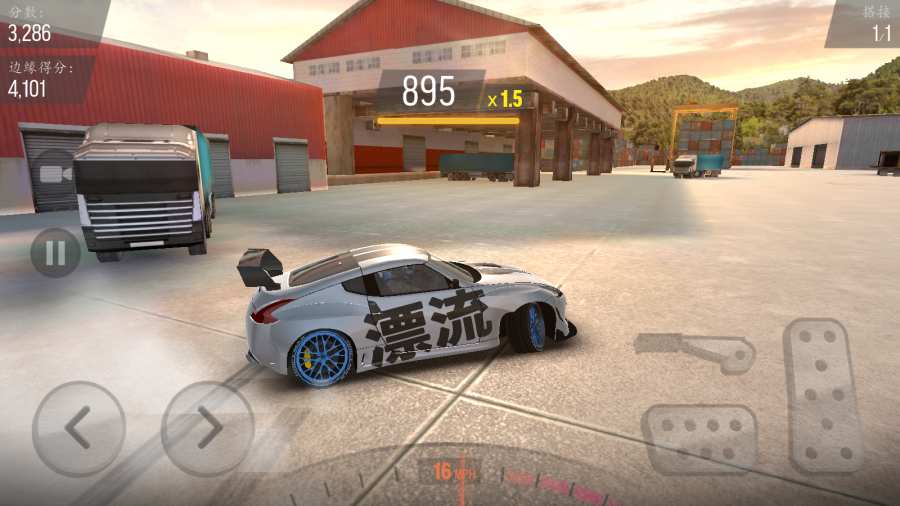The width and height of the screenshot is (900, 506).
Task: Pull the handbrake lever
Action: tap(695, 350)
